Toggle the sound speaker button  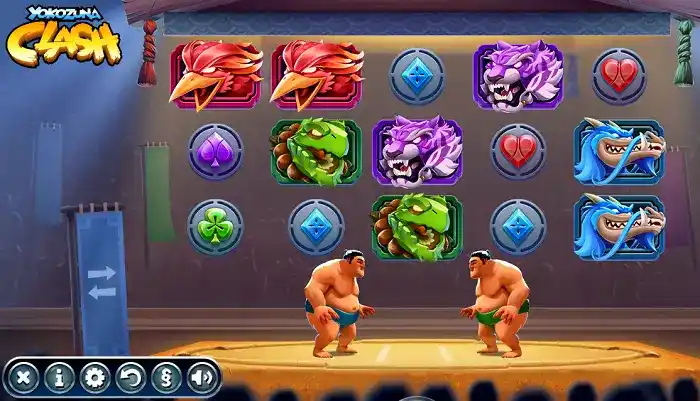201,377
